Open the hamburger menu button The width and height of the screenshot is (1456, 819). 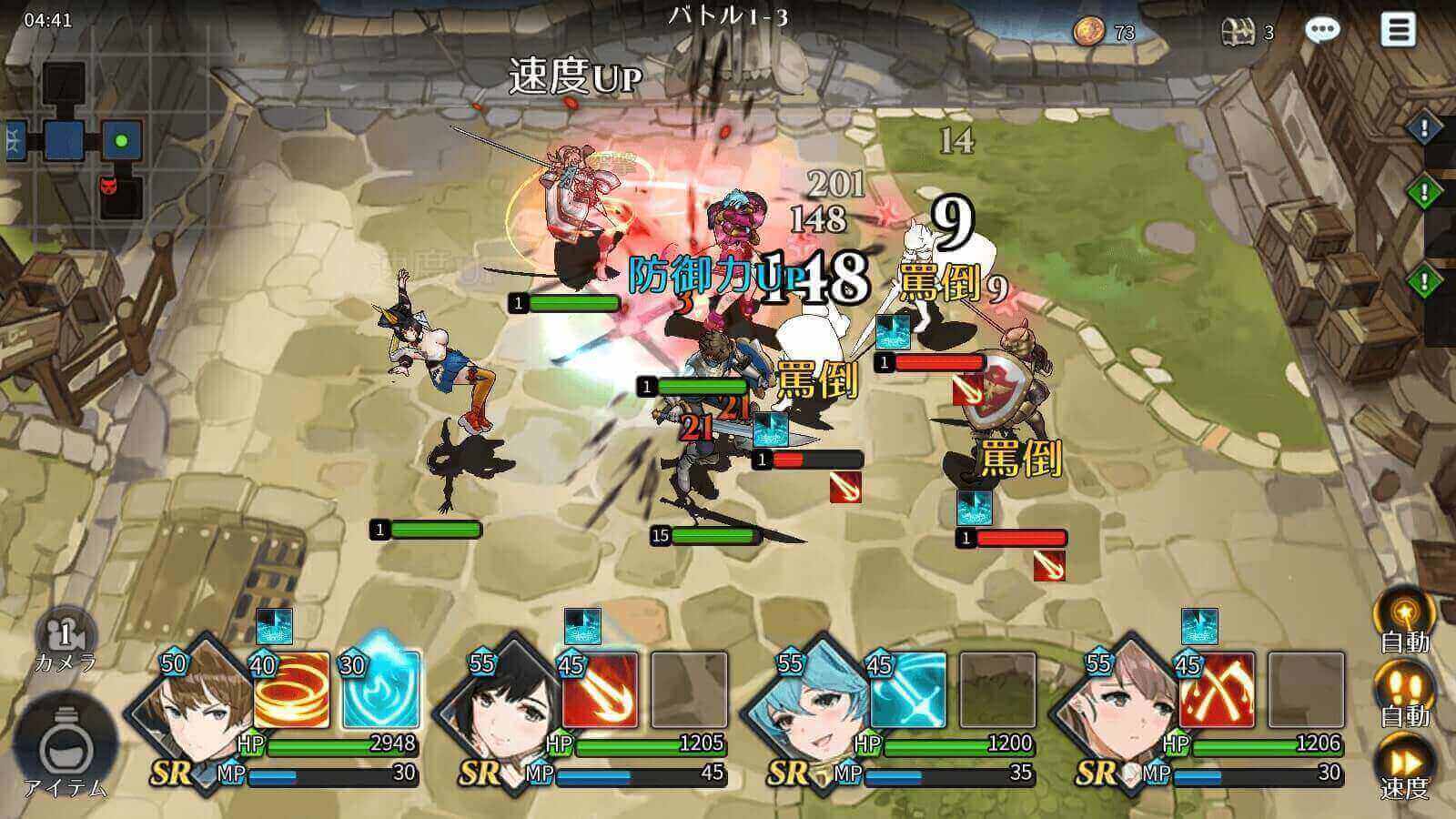(x=1398, y=30)
